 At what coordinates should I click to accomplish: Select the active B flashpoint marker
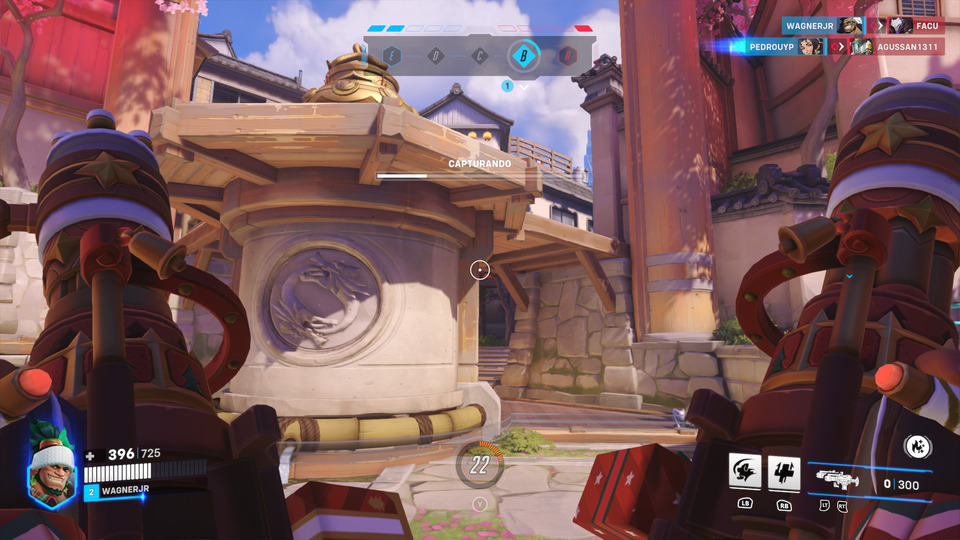[x=523, y=56]
